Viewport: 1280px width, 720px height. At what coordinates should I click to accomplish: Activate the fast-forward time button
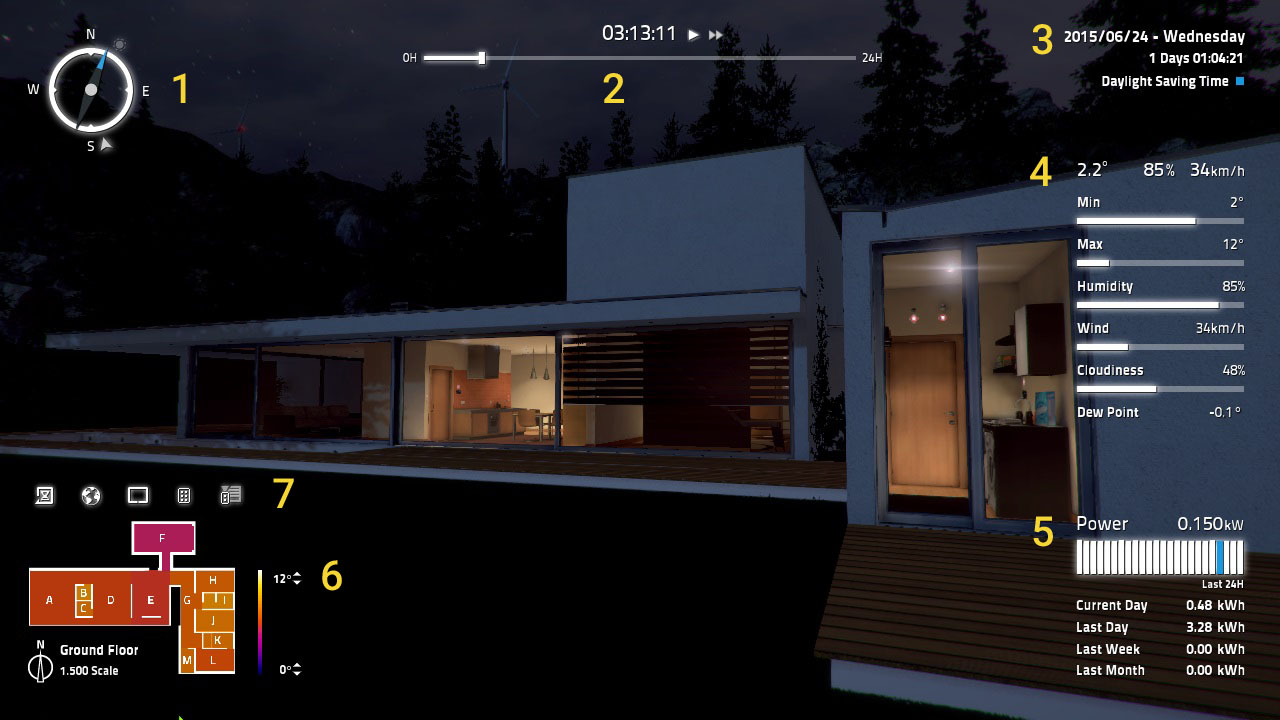[x=716, y=35]
